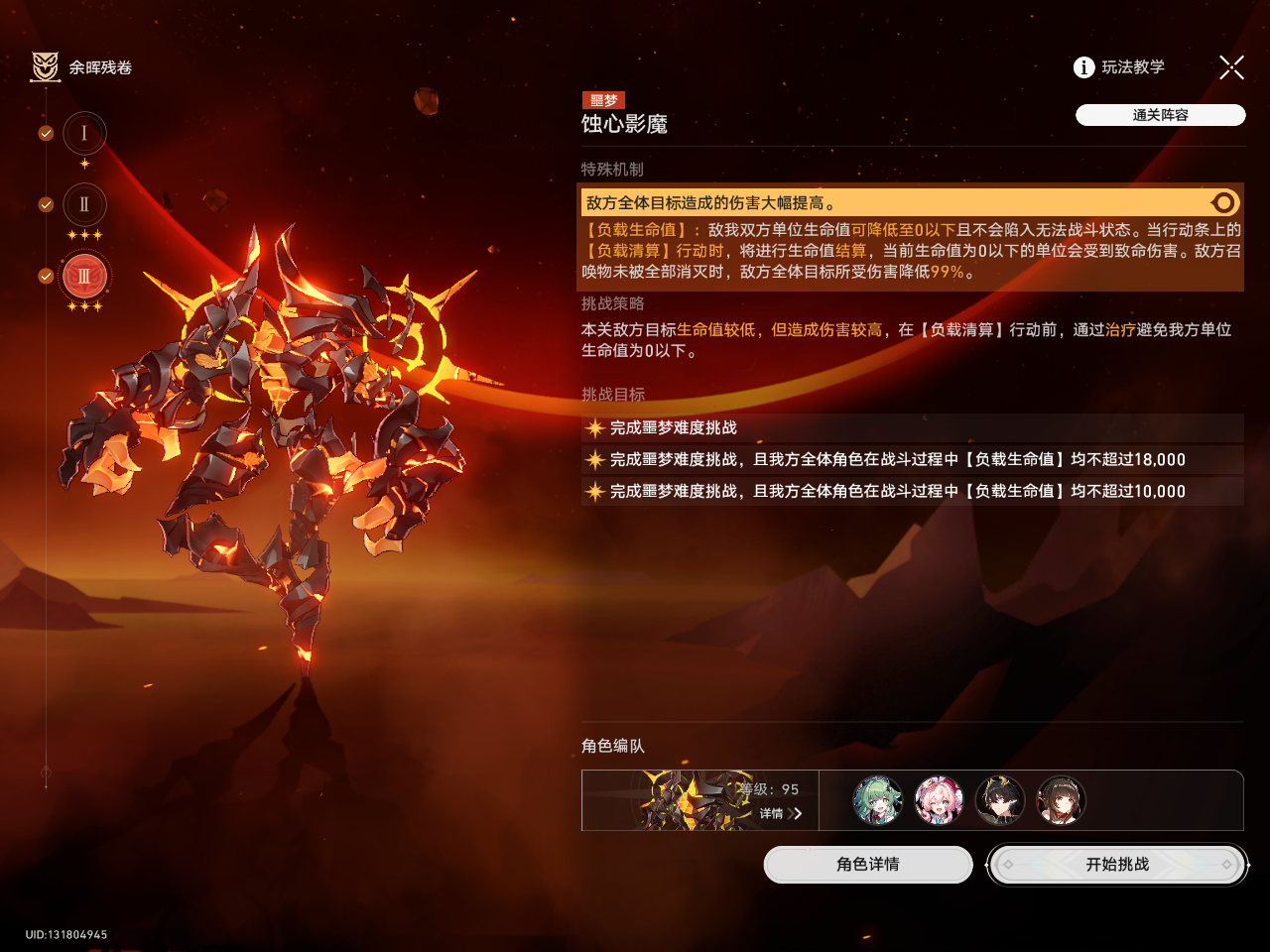Image resolution: width=1270 pixels, height=952 pixels.
Task: Select the brown-haired character portrait
Action: point(1061,800)
